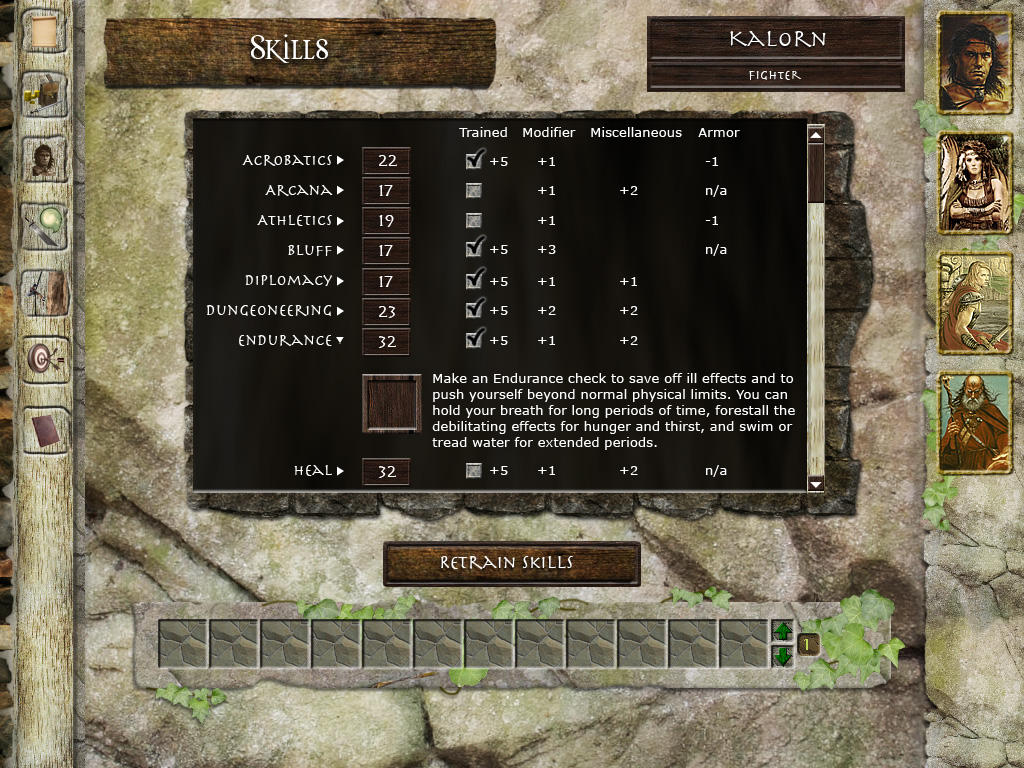The width and height of the screenshot is (1024, 768).
Task: Uncheck the Bluff trained checkbox
Action: pos(474,249)
